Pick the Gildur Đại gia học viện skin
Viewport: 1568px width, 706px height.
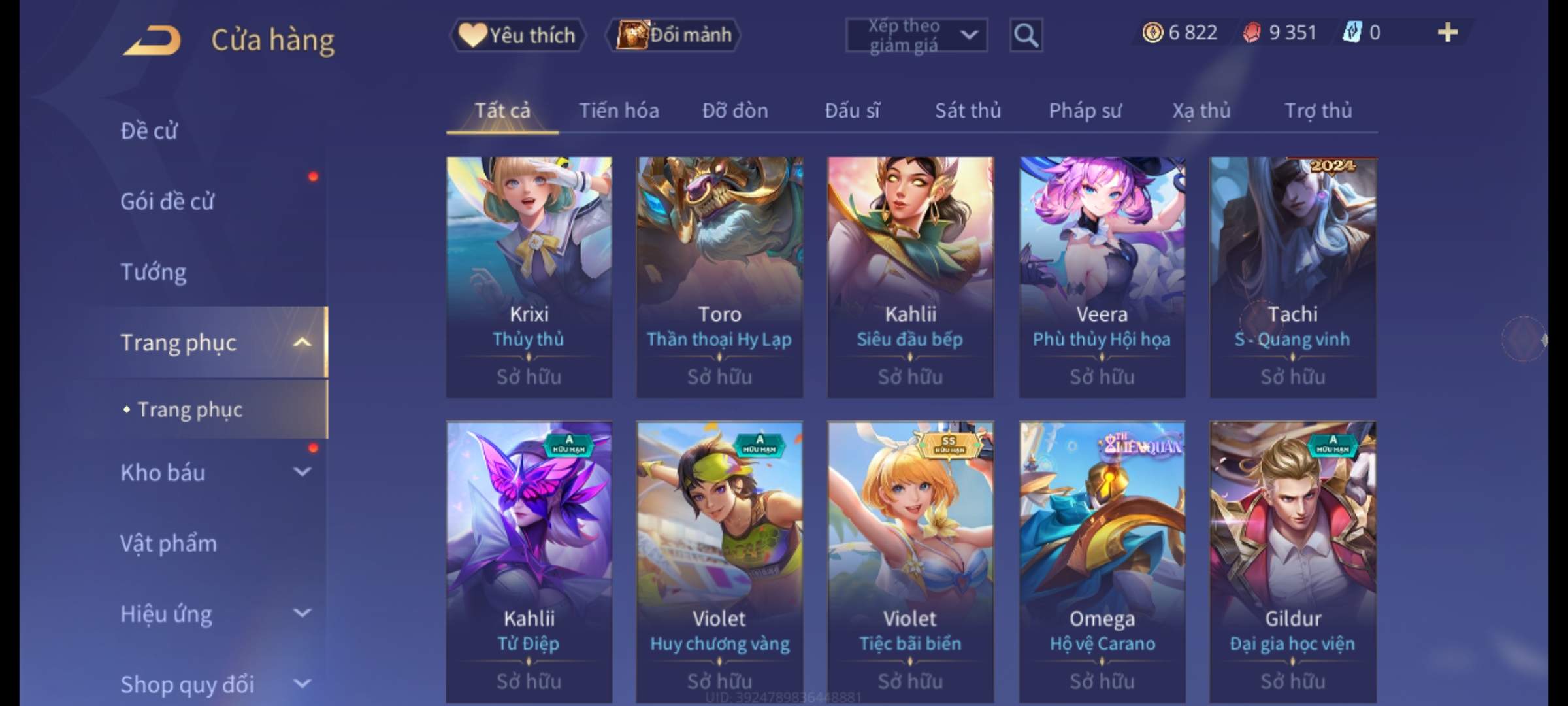[1292, 561]
